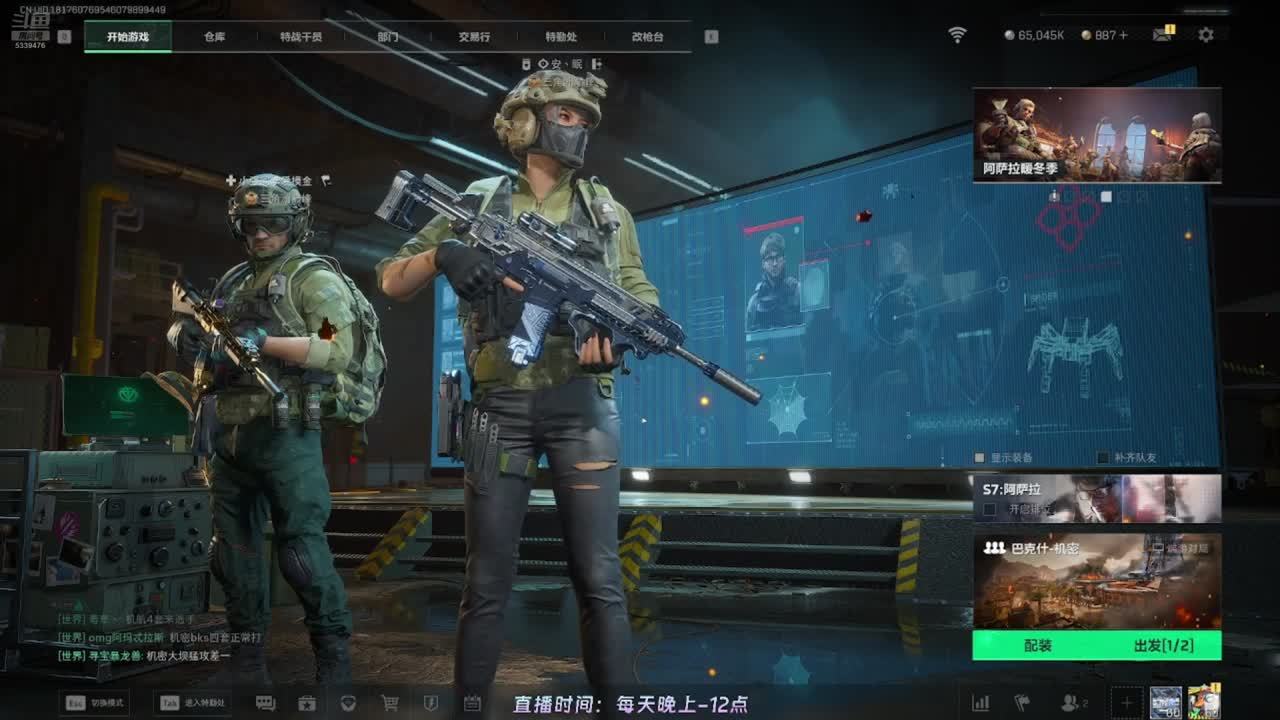This screenshot has height=720, width=1280.
Task: Switch to the 特战干员 operators tab
Action: (301, 37)
